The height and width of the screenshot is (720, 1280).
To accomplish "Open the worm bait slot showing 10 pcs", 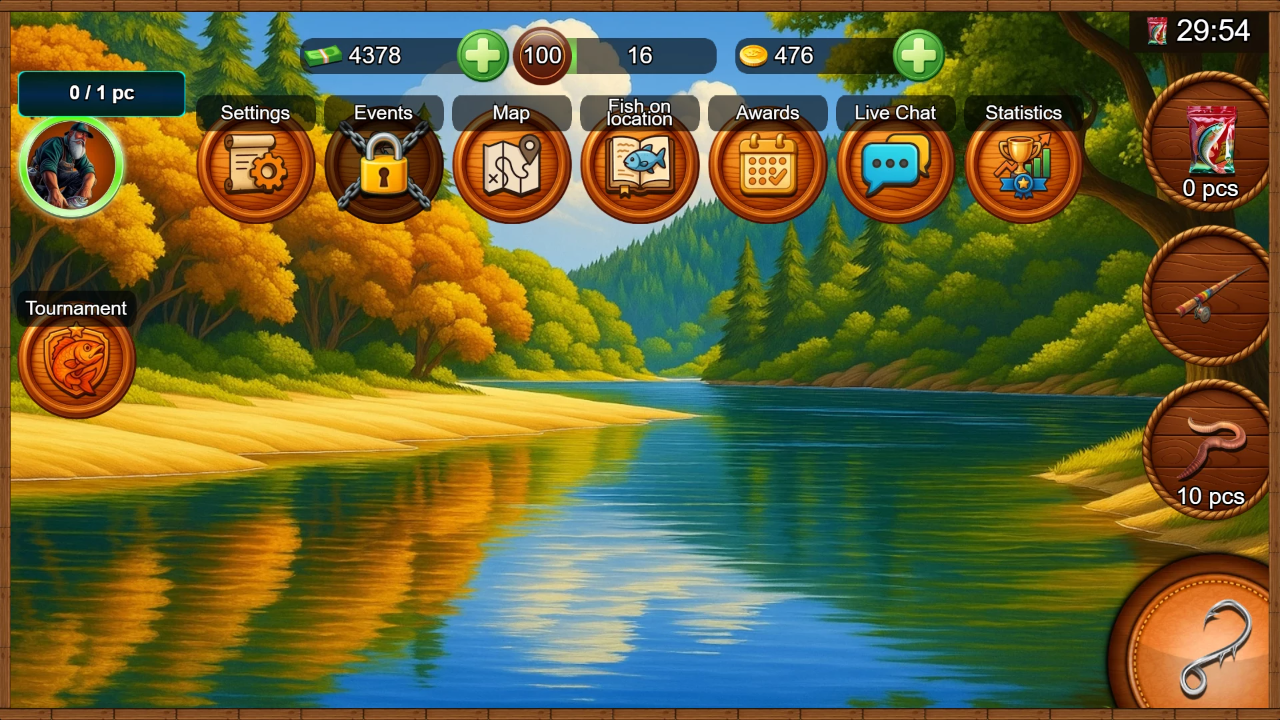I will [1207, 443].
